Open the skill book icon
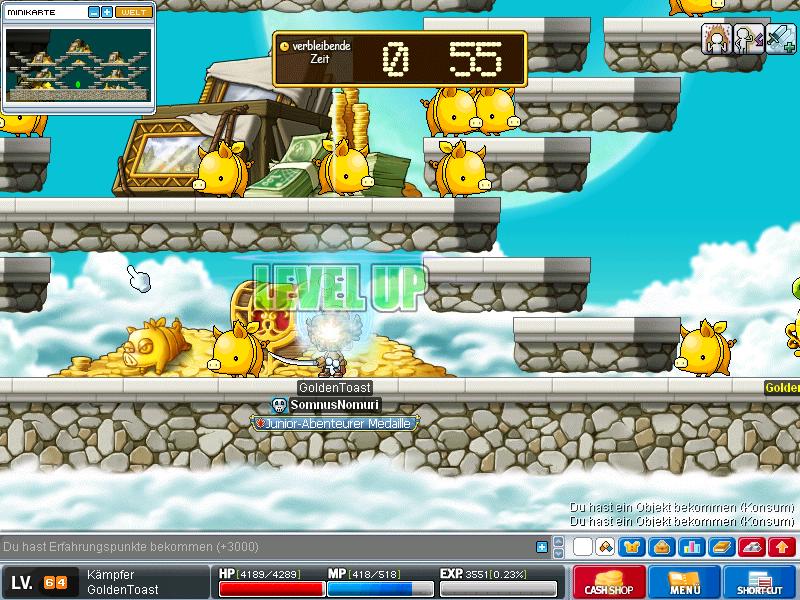This screenshot has width=800, height=600. click(x=721, y=547)
